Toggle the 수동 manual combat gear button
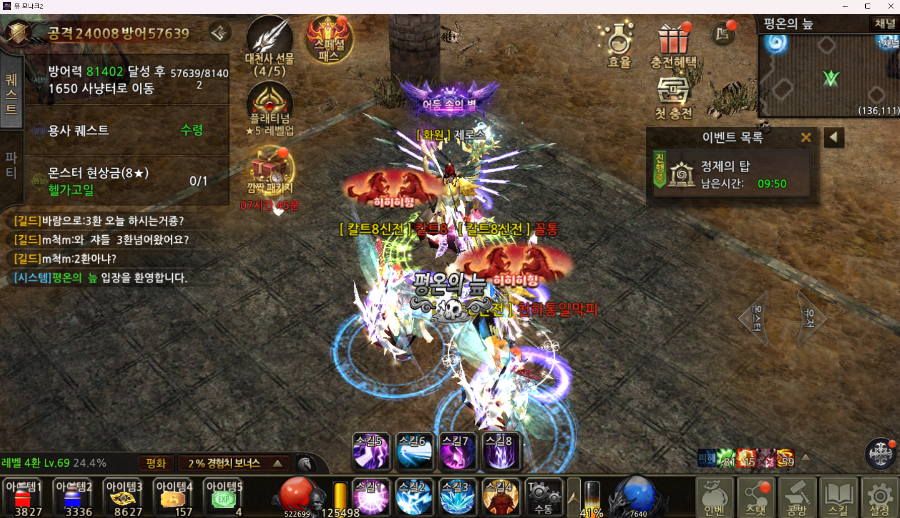The image size is (900, 518). pos(544,496)
